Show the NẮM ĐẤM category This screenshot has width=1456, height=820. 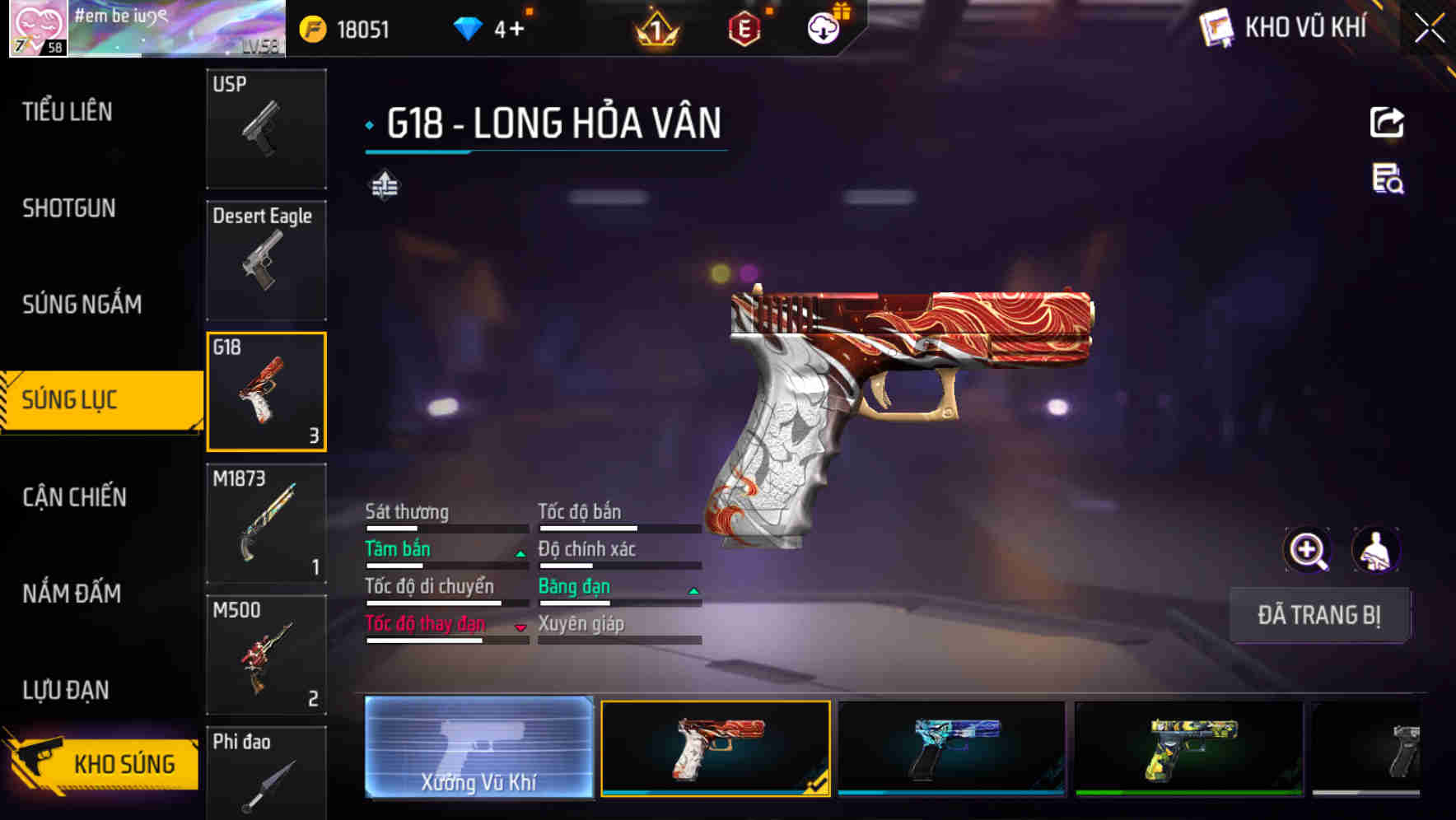click(x=72, y=593)
